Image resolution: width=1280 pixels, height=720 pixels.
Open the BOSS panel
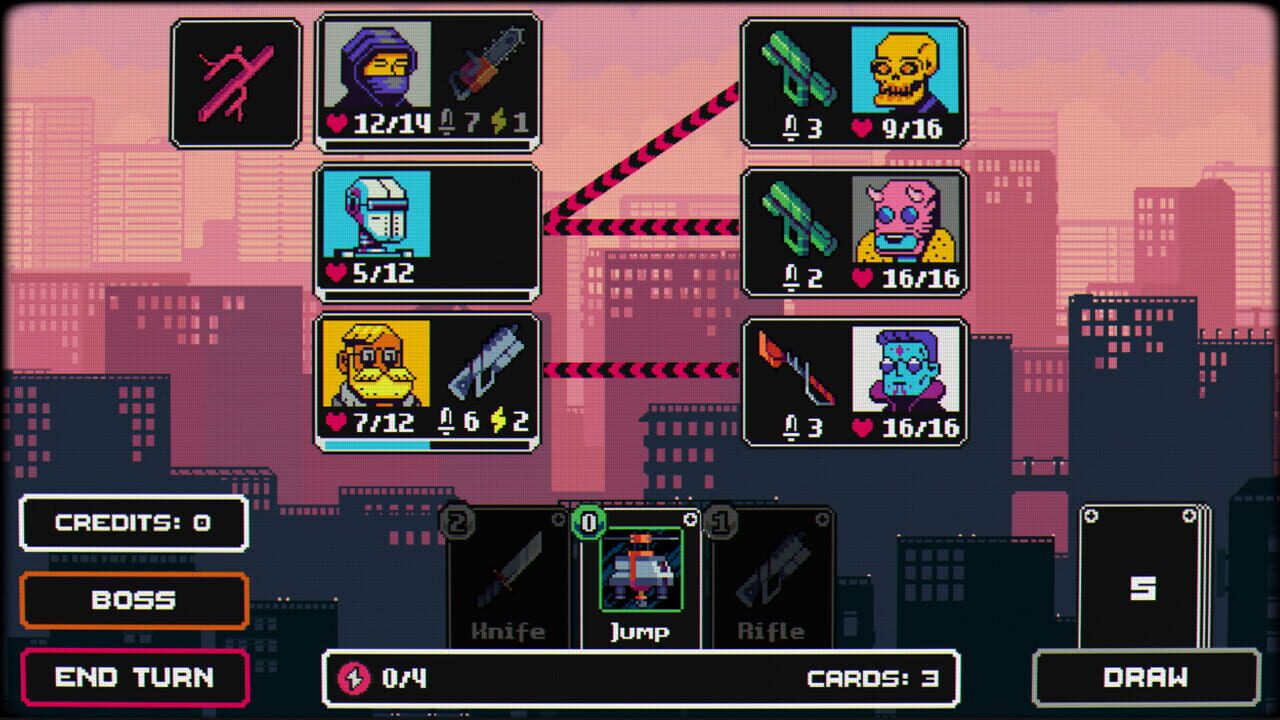pos(134,600)
